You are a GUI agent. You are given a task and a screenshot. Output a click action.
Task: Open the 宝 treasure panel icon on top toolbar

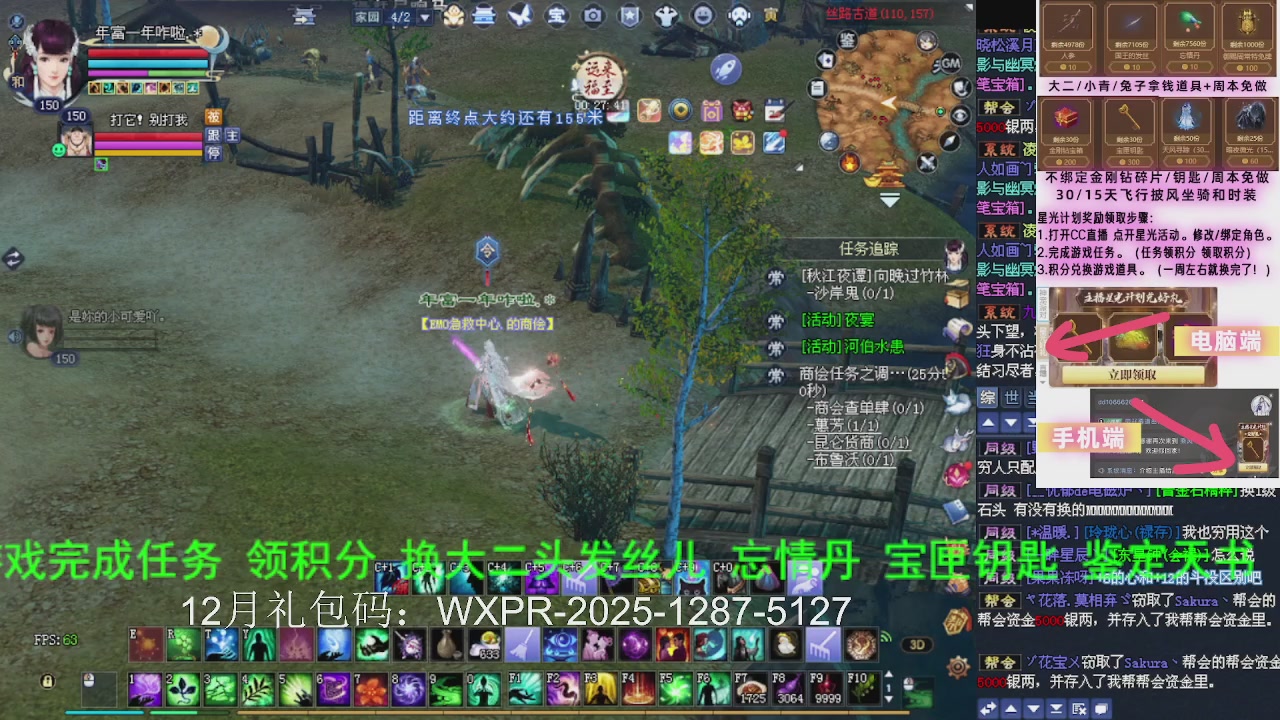coord(557,16)
